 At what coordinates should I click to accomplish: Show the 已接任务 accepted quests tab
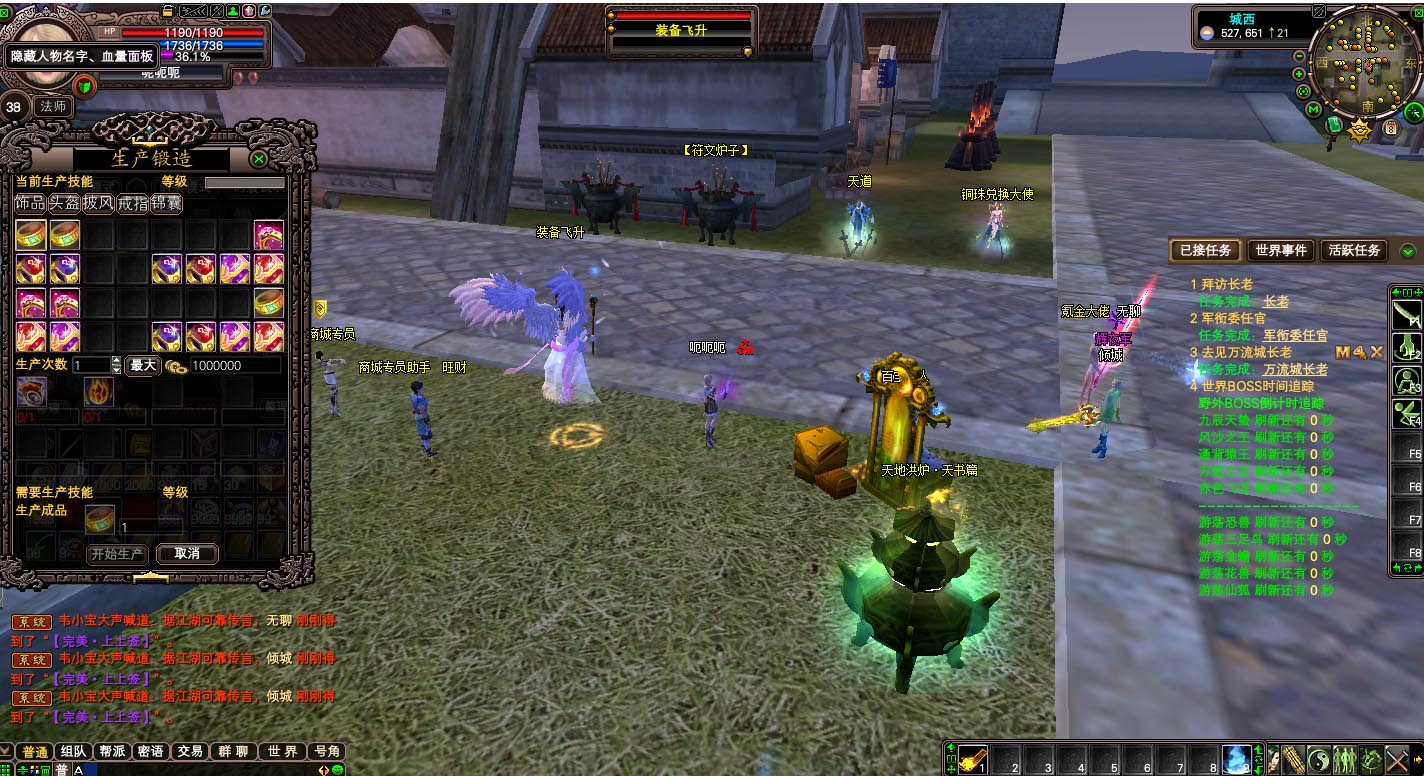(1205, 251)
